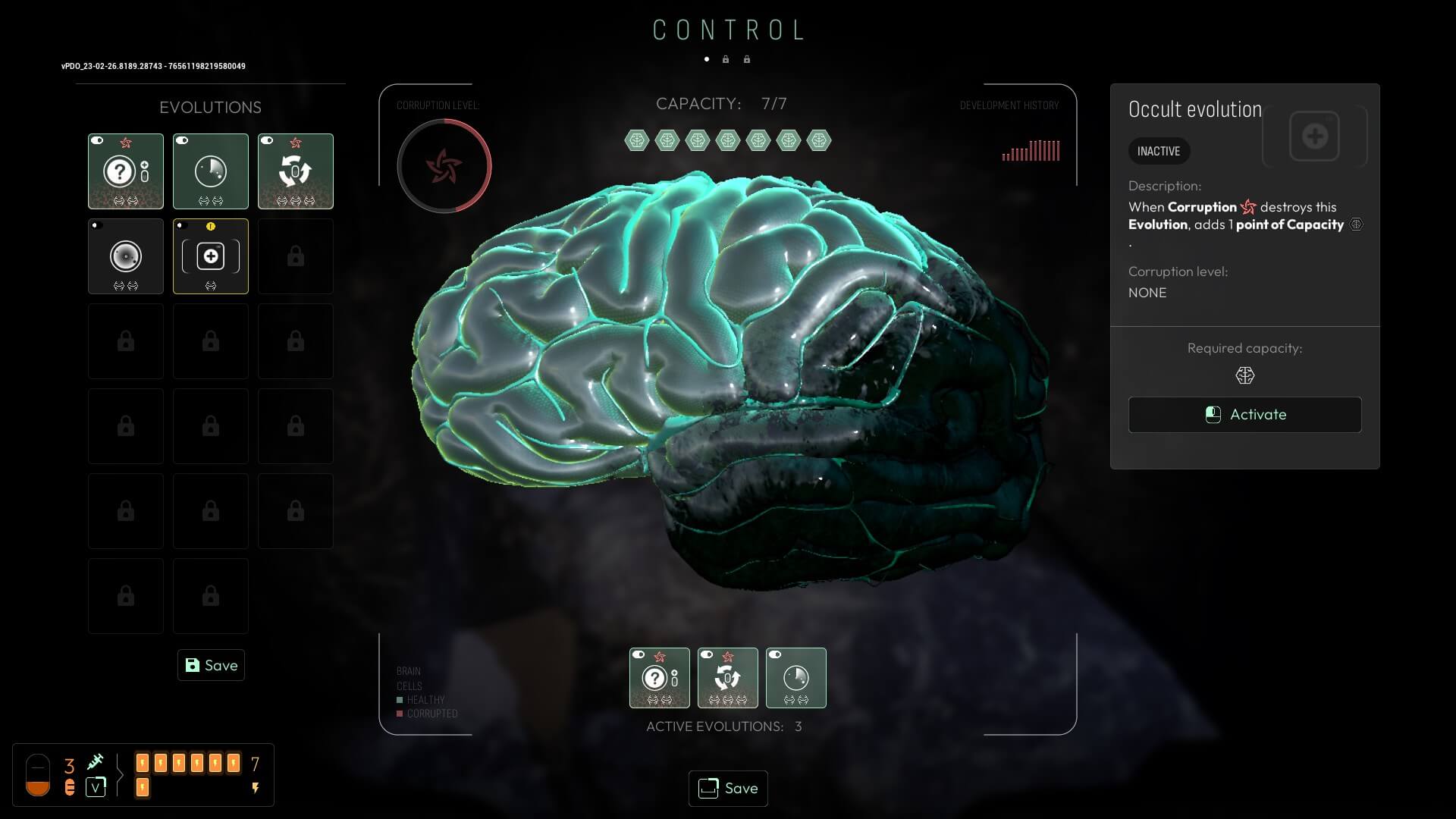This screenshot has height=819, width=1456.
Task: Select the active white dot page under CONTROL
Action: pyautogui.click(x=707, y=58)
